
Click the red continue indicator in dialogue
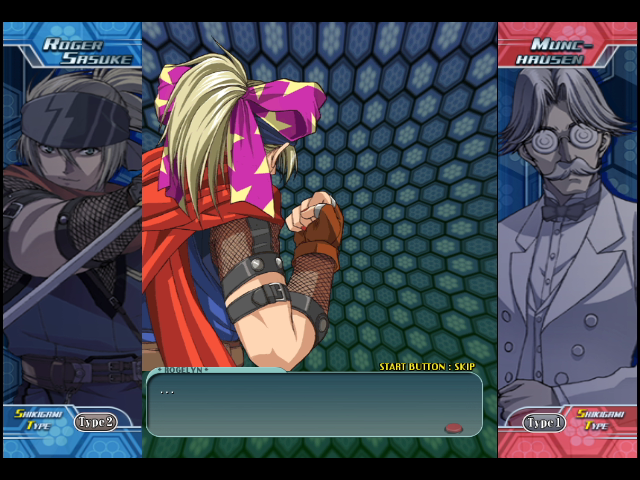[x=453, y=428]
